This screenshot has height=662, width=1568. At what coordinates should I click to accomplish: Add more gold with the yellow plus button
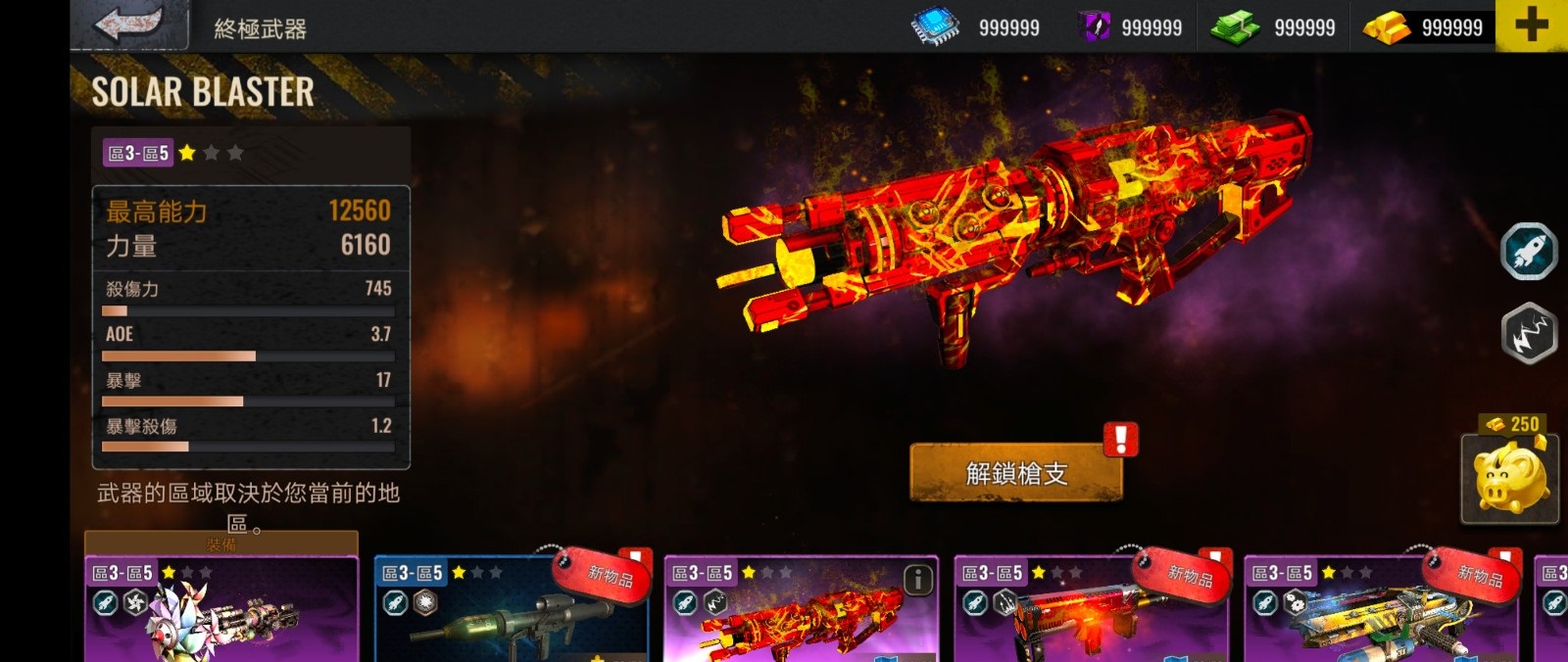coord(1531,25)
